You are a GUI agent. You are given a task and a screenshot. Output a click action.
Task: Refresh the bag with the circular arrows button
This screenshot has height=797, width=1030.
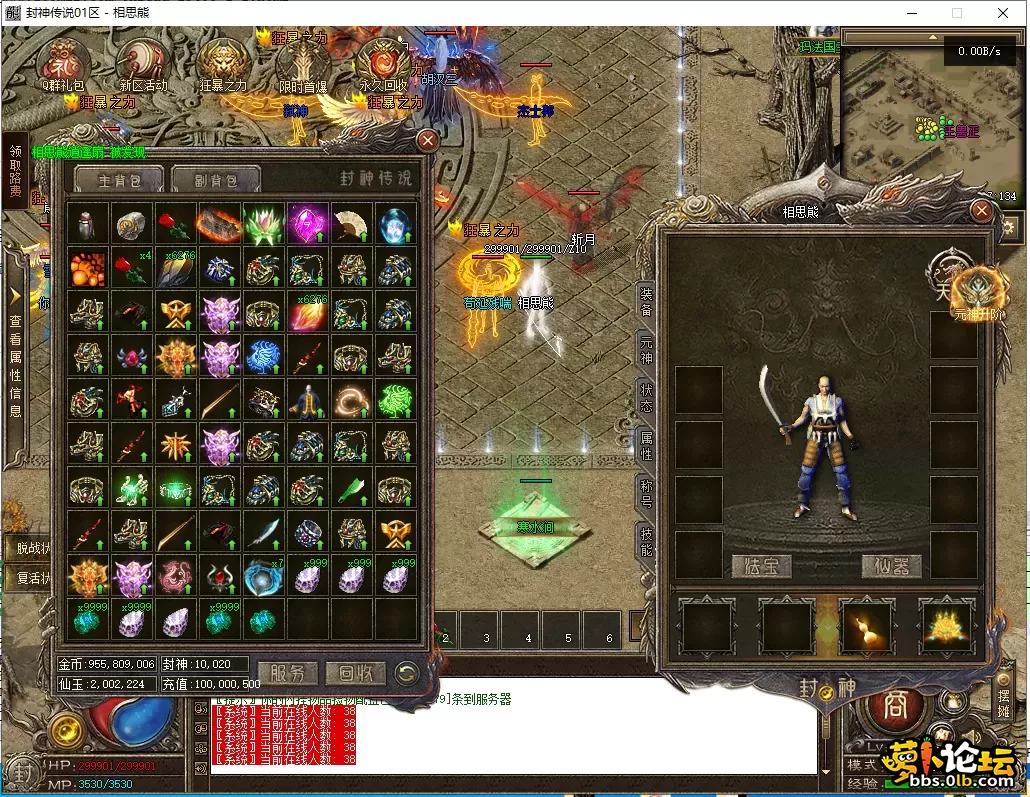(406, 673)
